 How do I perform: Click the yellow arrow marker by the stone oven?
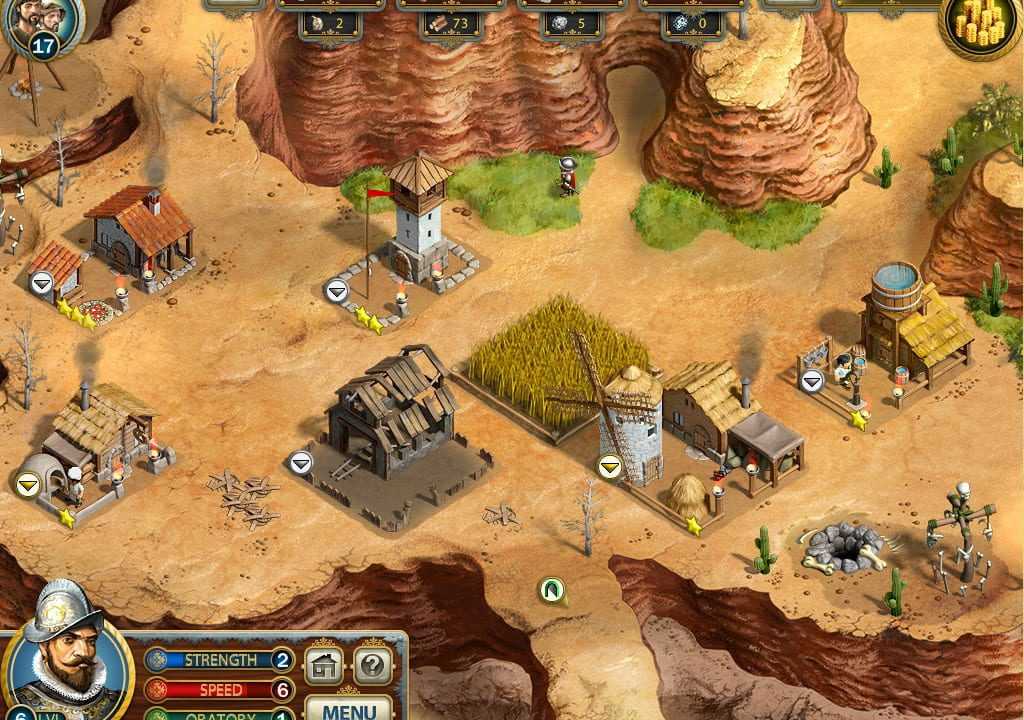coord(28,484)
